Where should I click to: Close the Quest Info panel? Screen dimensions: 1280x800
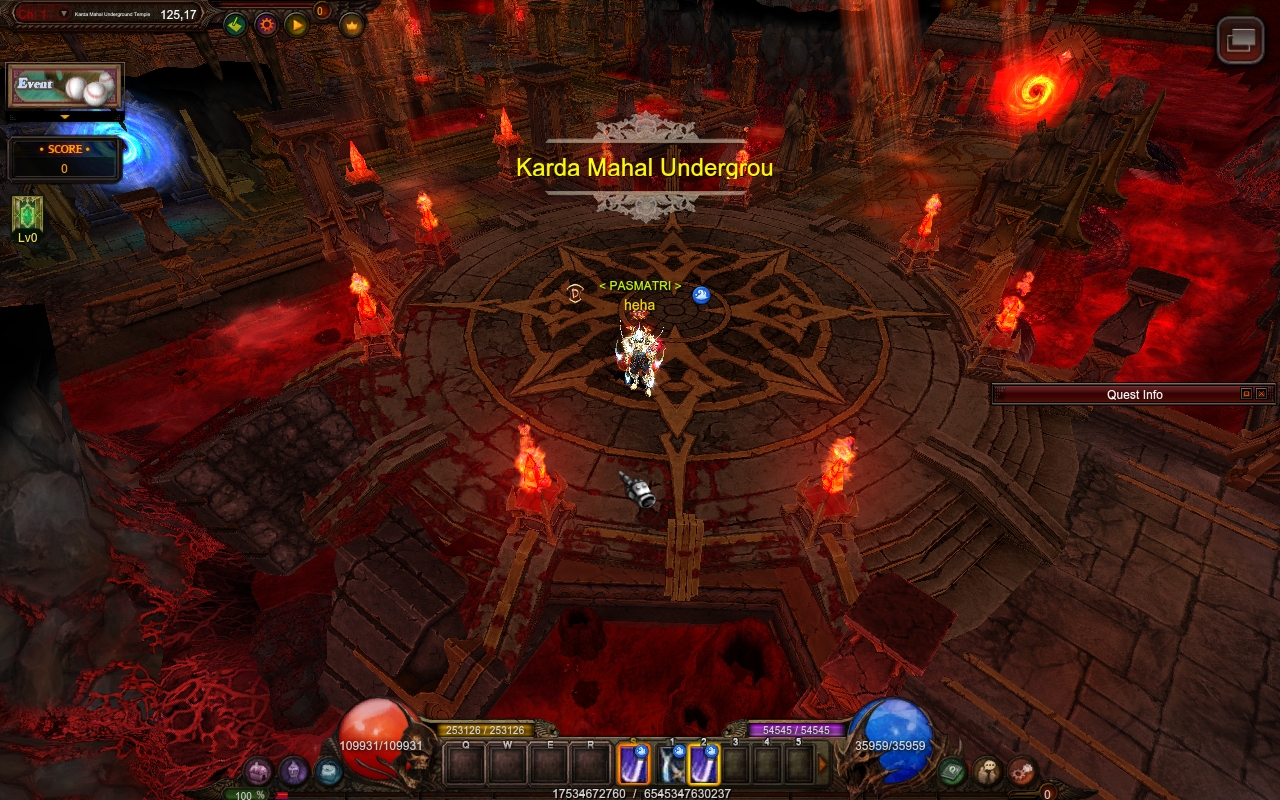pos(1261,394)
